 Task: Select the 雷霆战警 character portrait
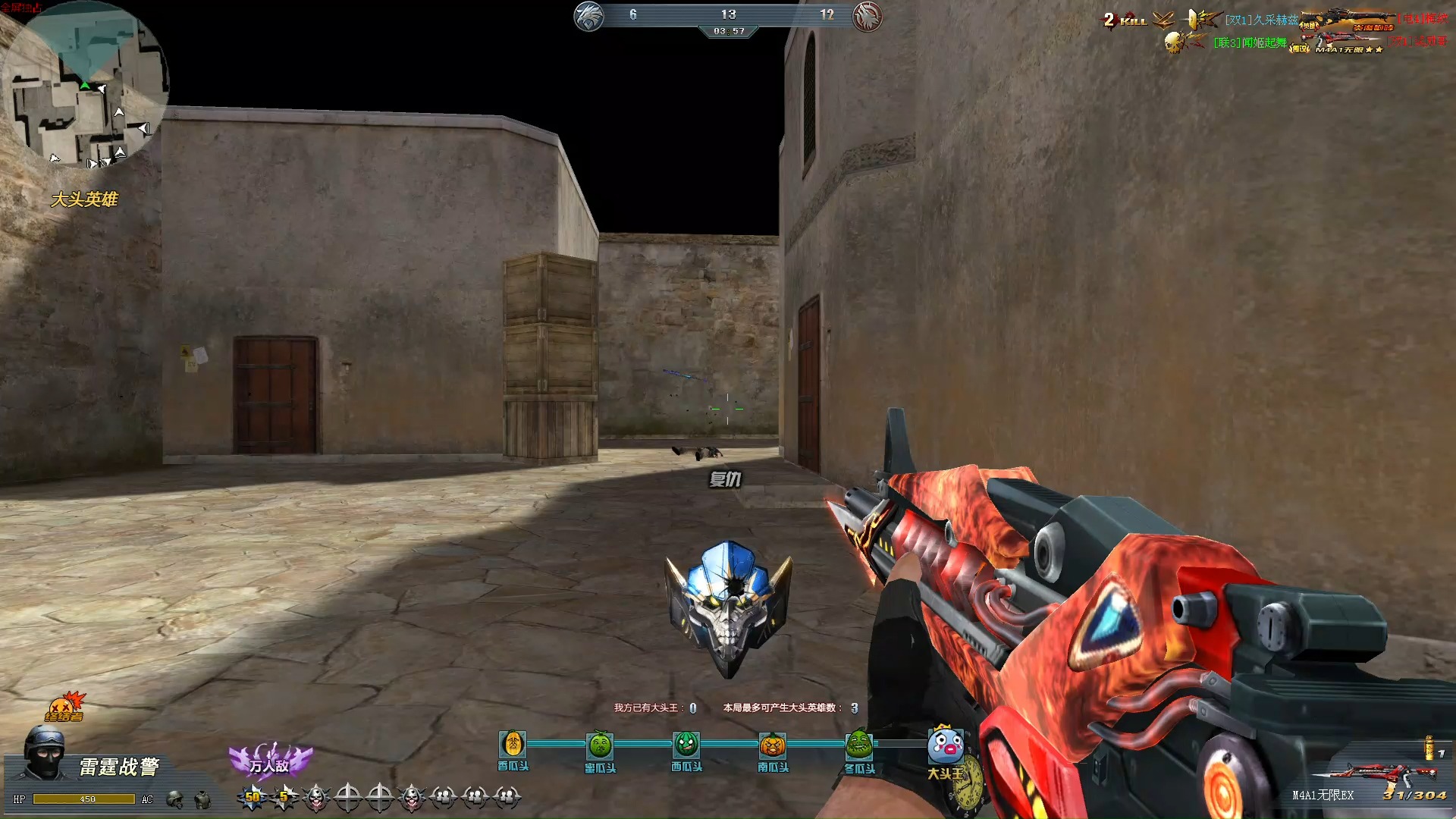pos(44,752)
